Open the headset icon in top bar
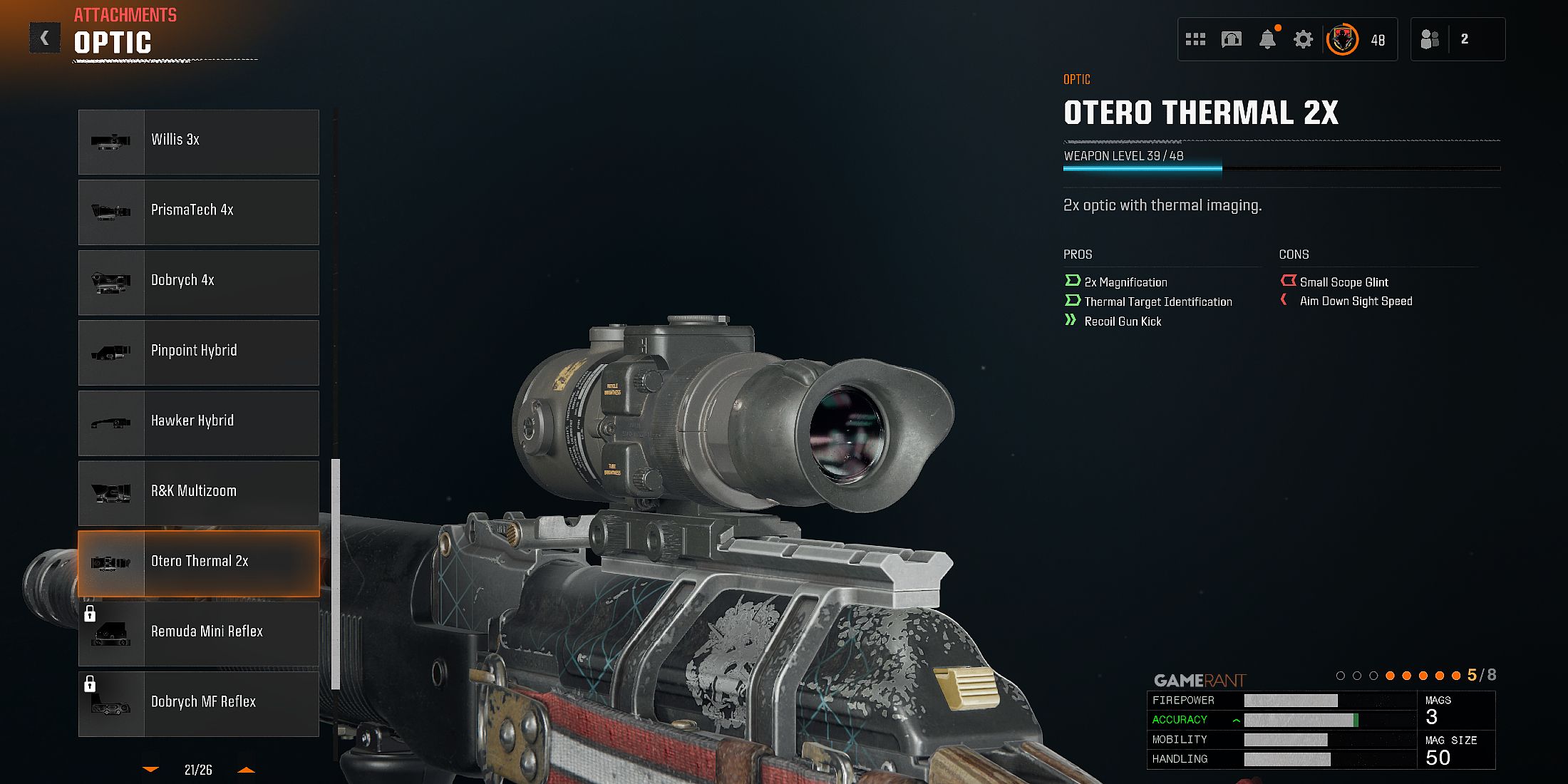 (1231, 39)
